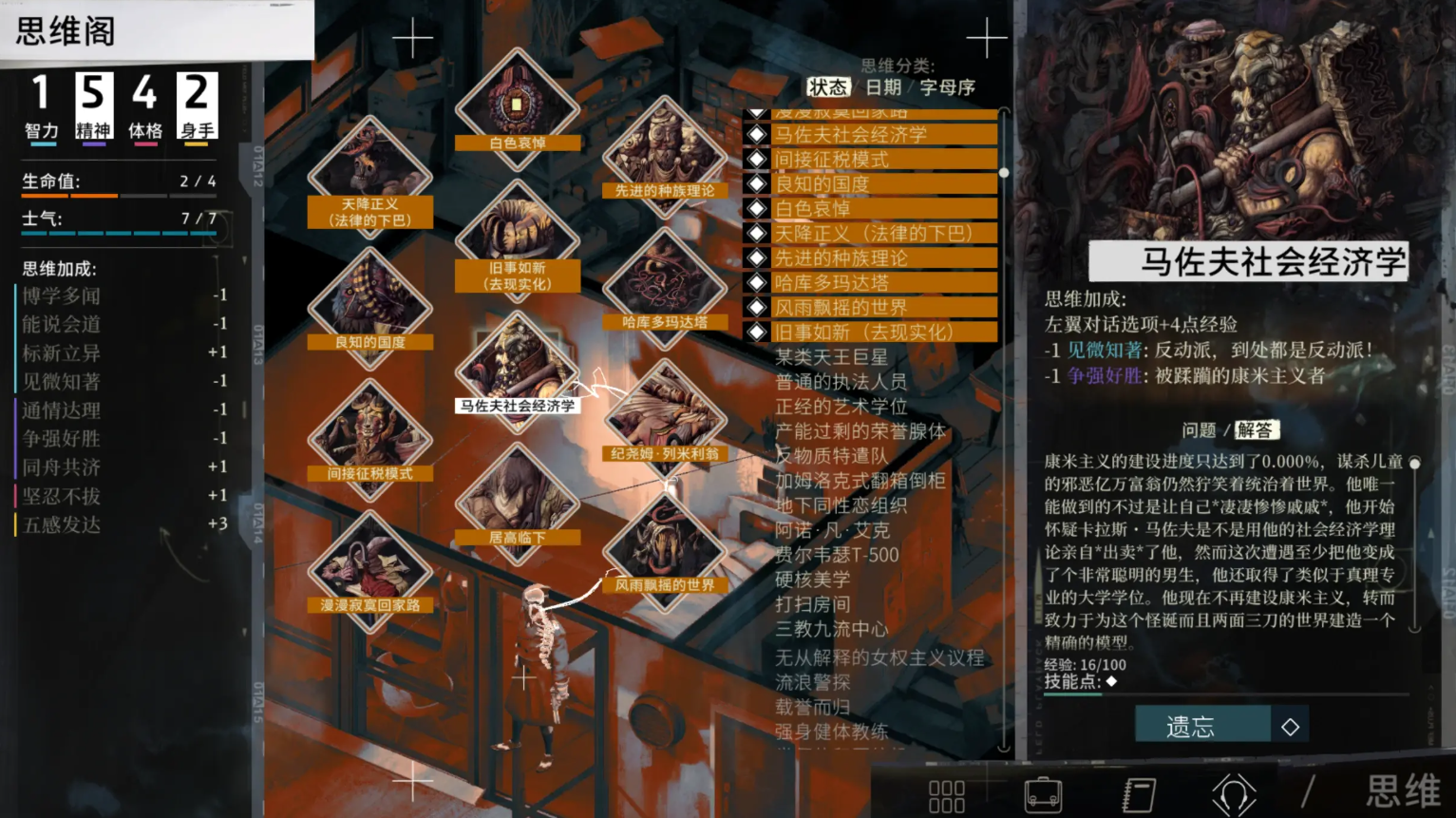Select 某类天王巨星 in the thought list
The width and height of the screenshot is (1456, 818).
(x=831, y=357)
